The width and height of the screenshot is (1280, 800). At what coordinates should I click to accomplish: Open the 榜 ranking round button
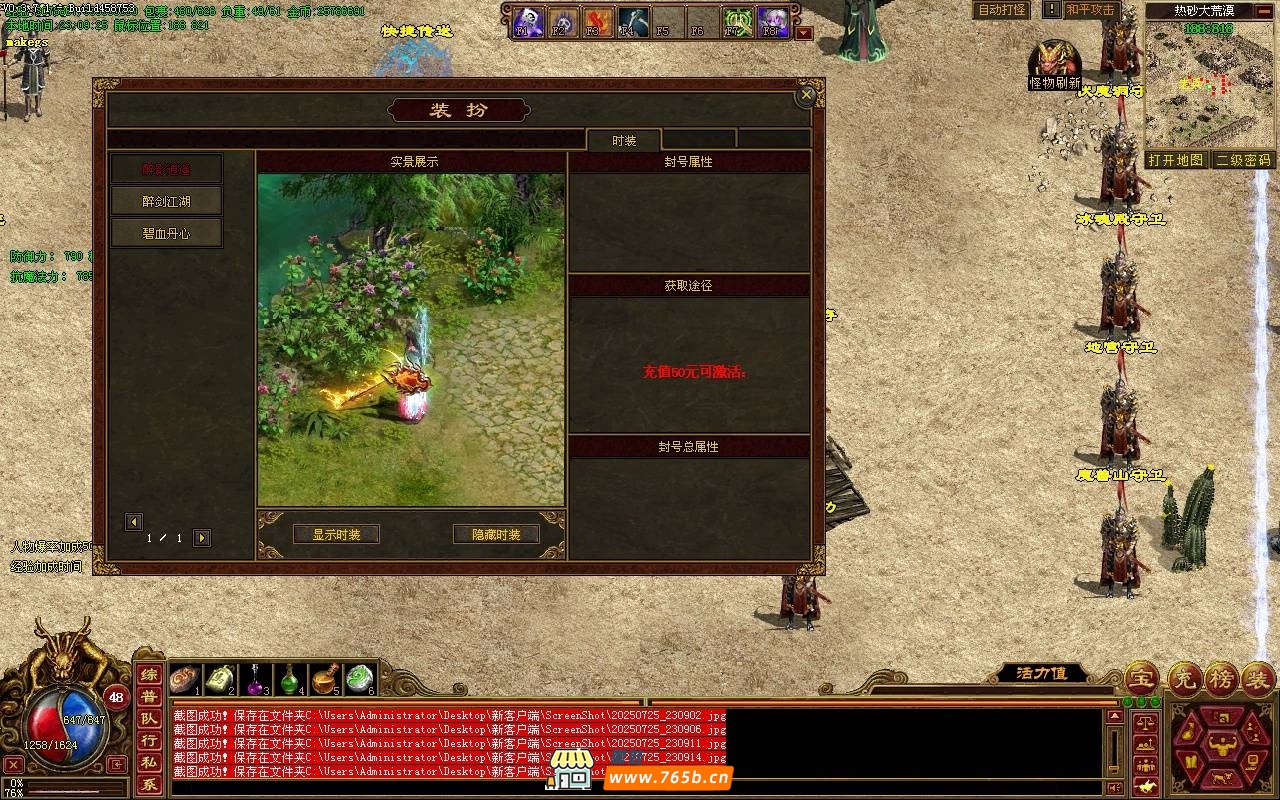(x=1221, y=679)
